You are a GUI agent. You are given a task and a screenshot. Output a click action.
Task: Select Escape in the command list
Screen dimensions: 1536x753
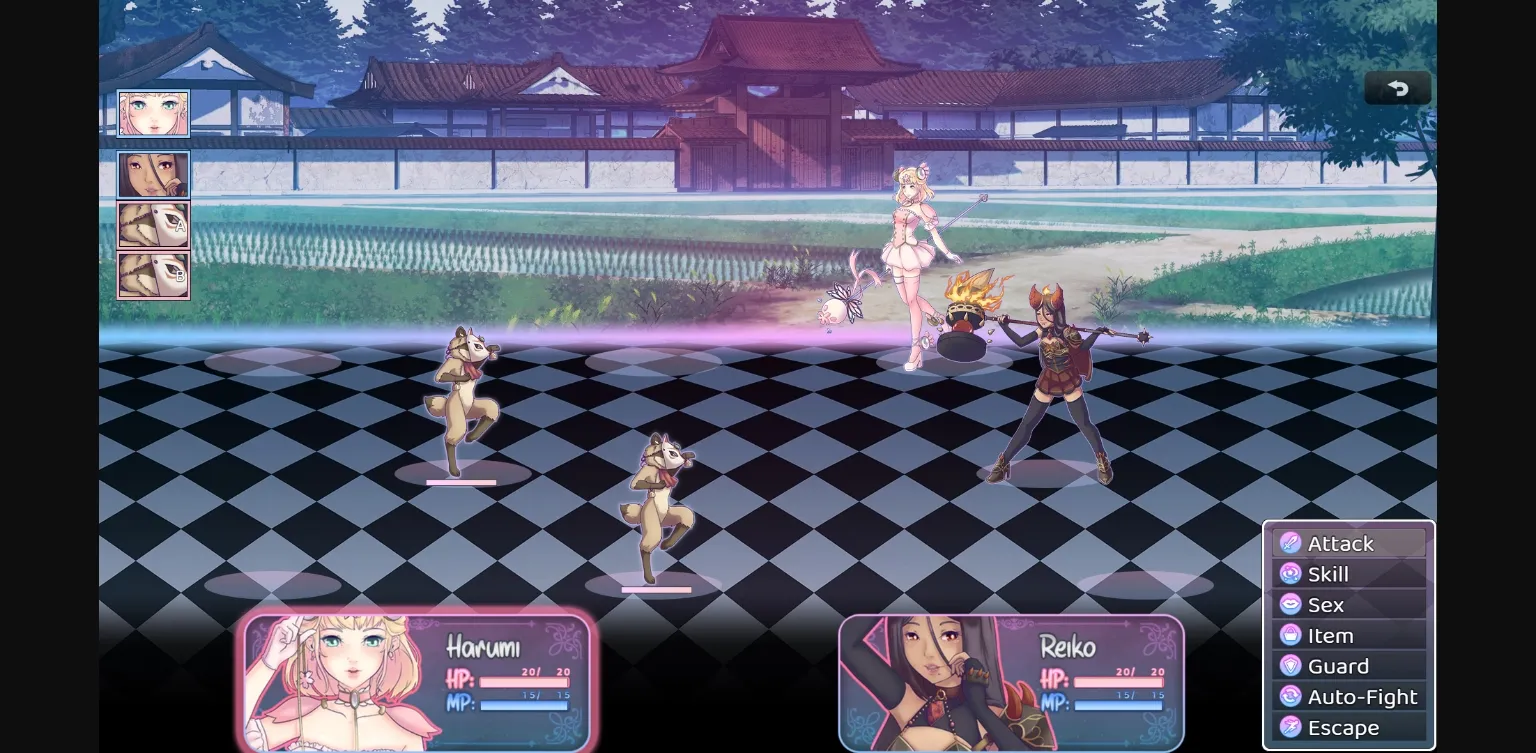(1344, 728)
